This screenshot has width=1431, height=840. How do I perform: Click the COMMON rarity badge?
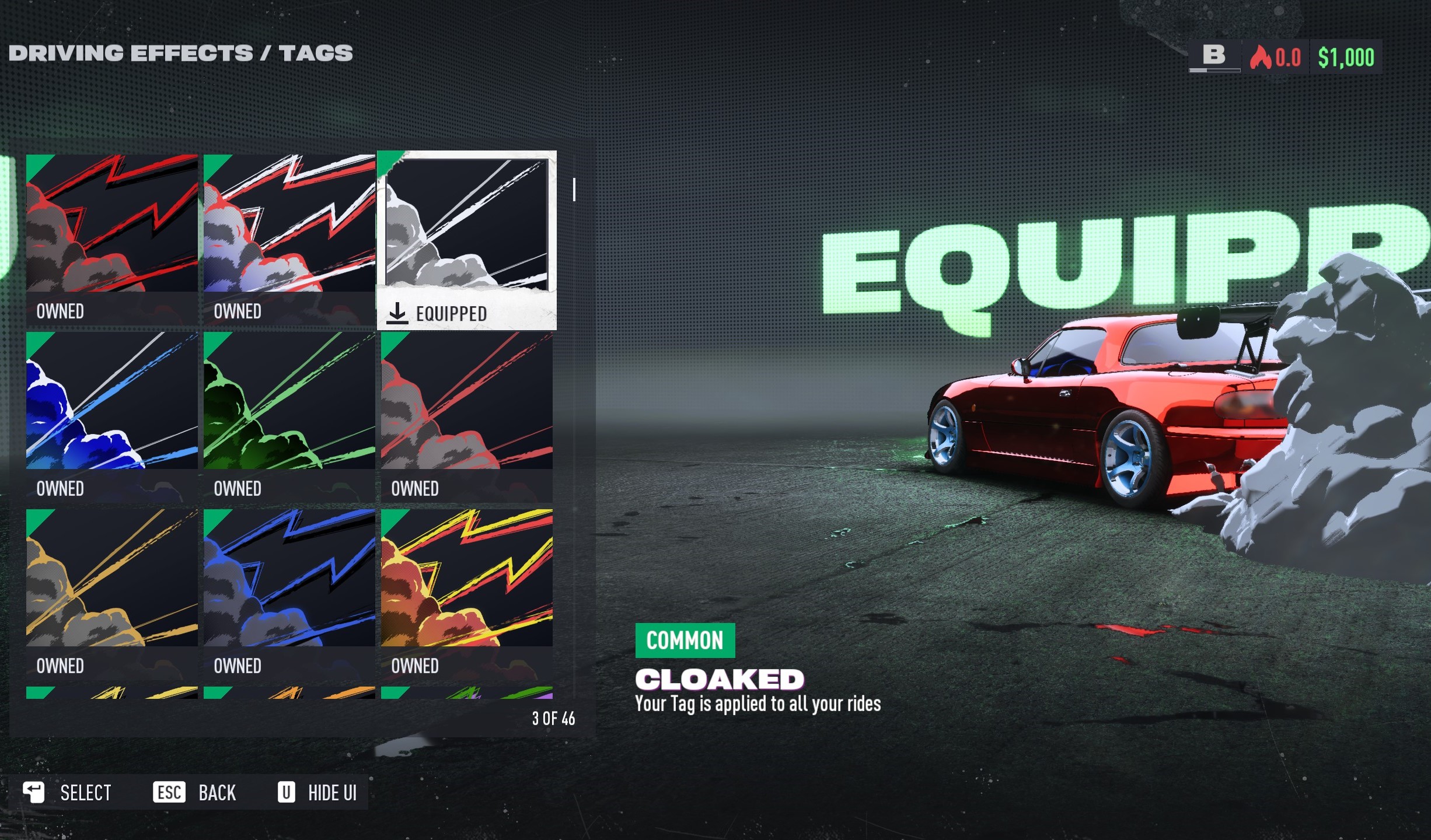pos(686,639)
